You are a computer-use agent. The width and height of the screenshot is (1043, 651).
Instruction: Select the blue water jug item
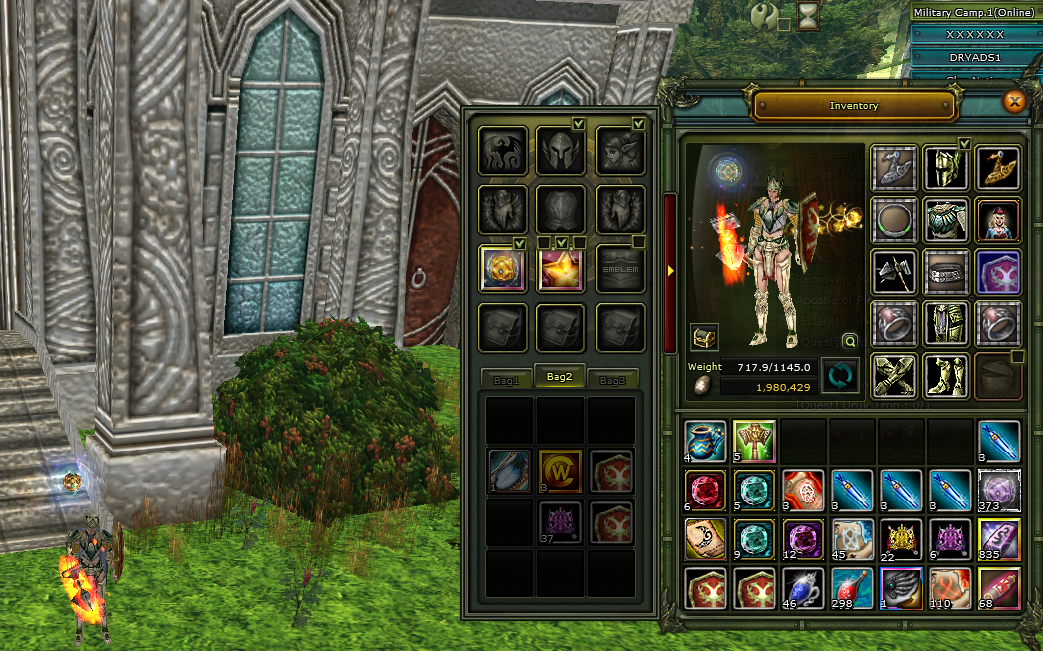[705, 440]
